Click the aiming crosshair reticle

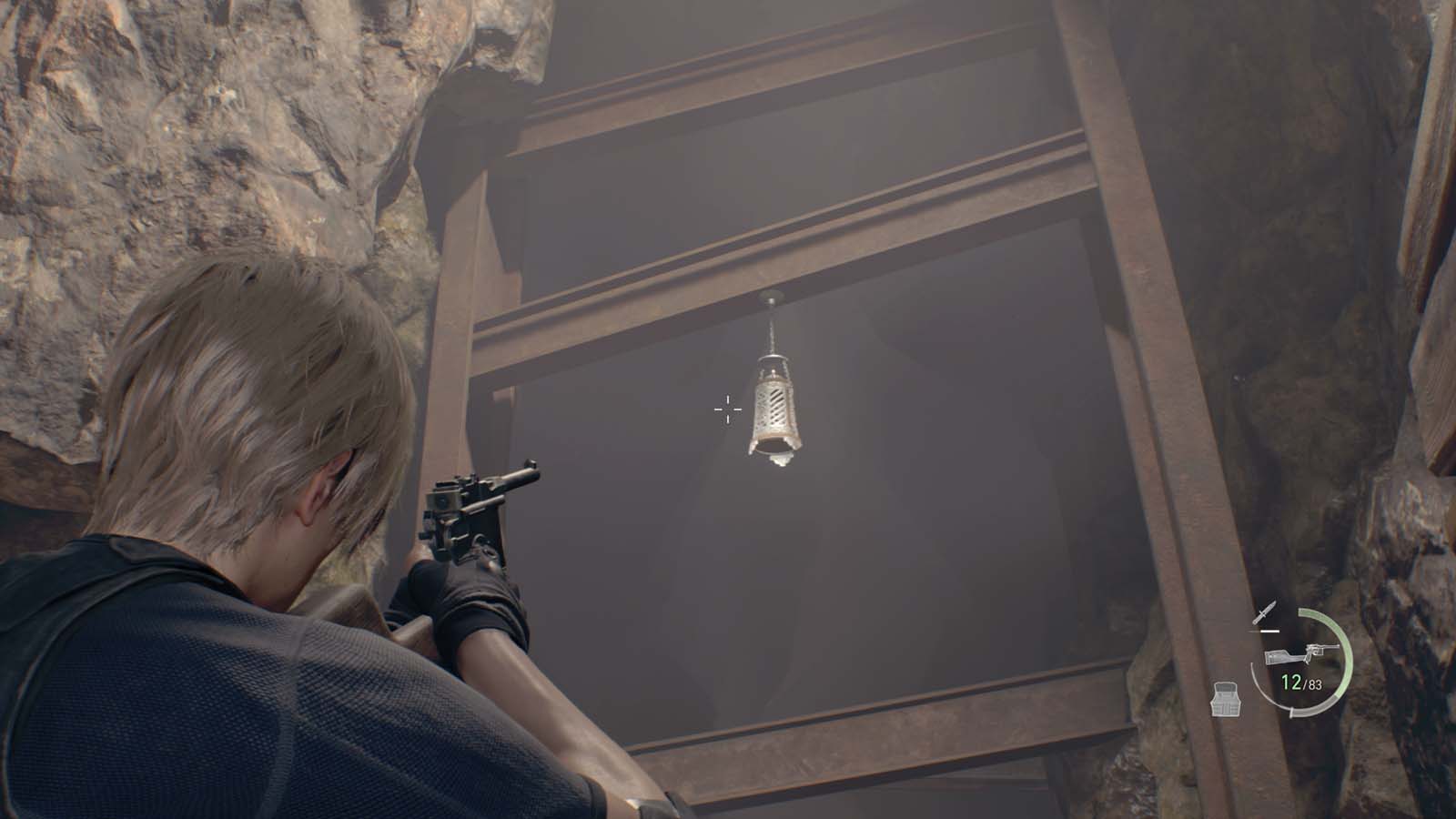click(x=726, y=410)
